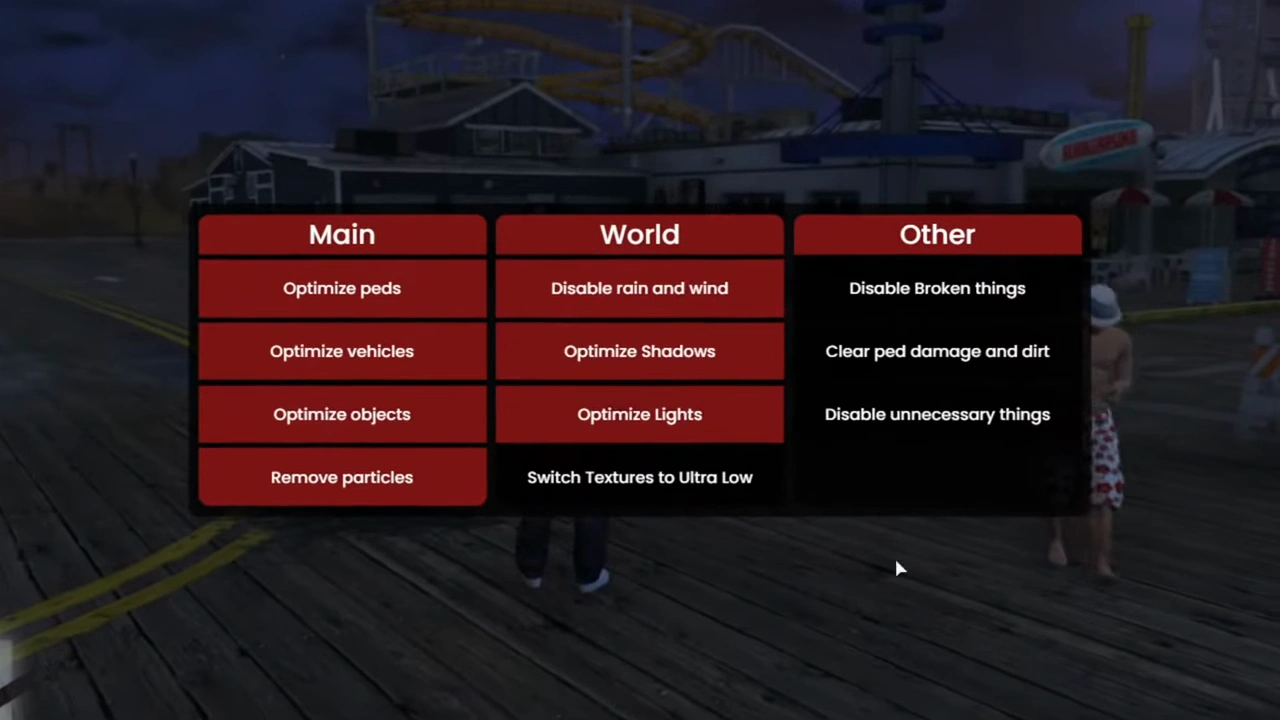Select the Main tab
The width and height of the screenshot is (1280, 720).
pos(342,234)
